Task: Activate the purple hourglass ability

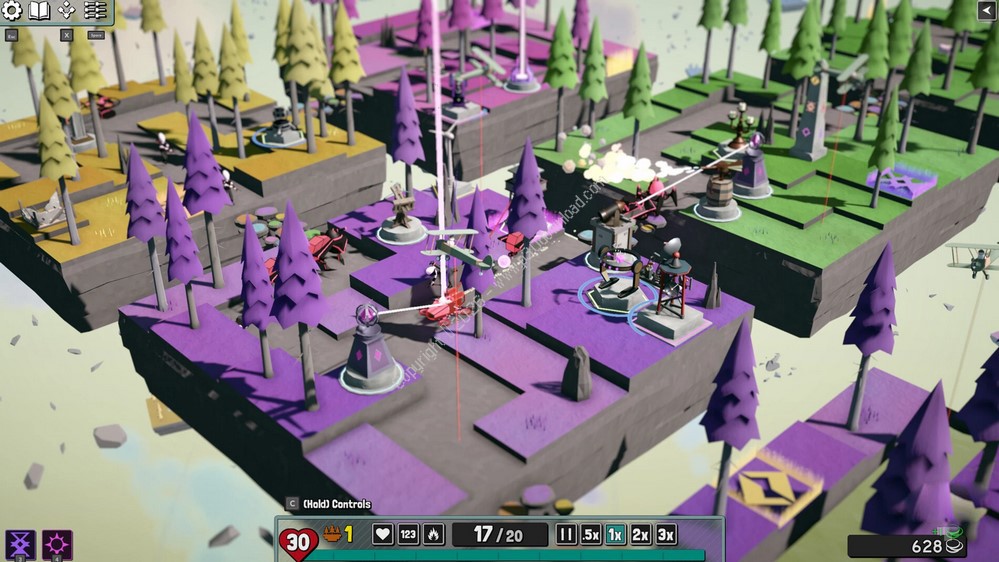Action: click(20, 545)
